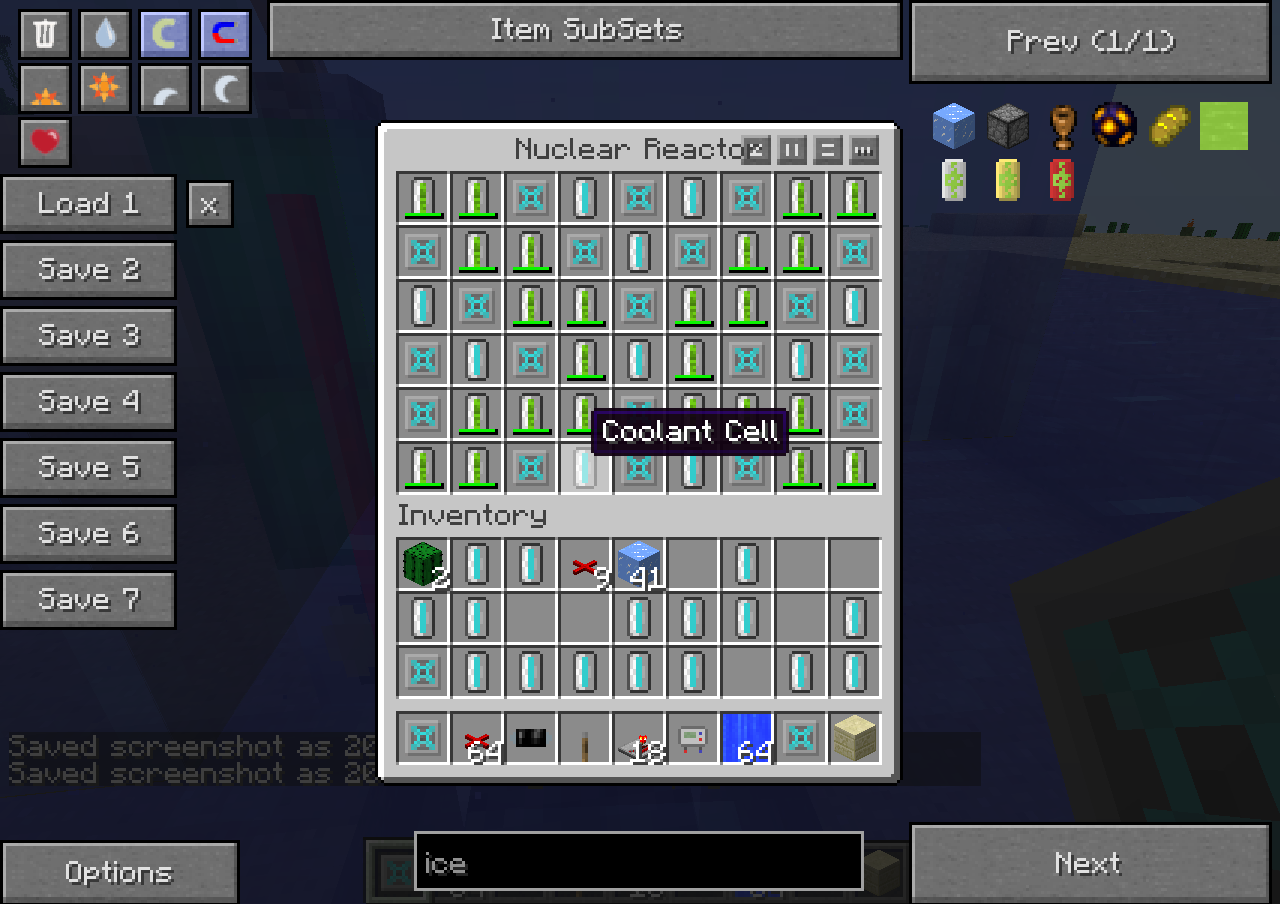The width and height of the screenshot is (1280, 904).
Task: Click the search box containing "ice"
Action: [x=638, y=861]
